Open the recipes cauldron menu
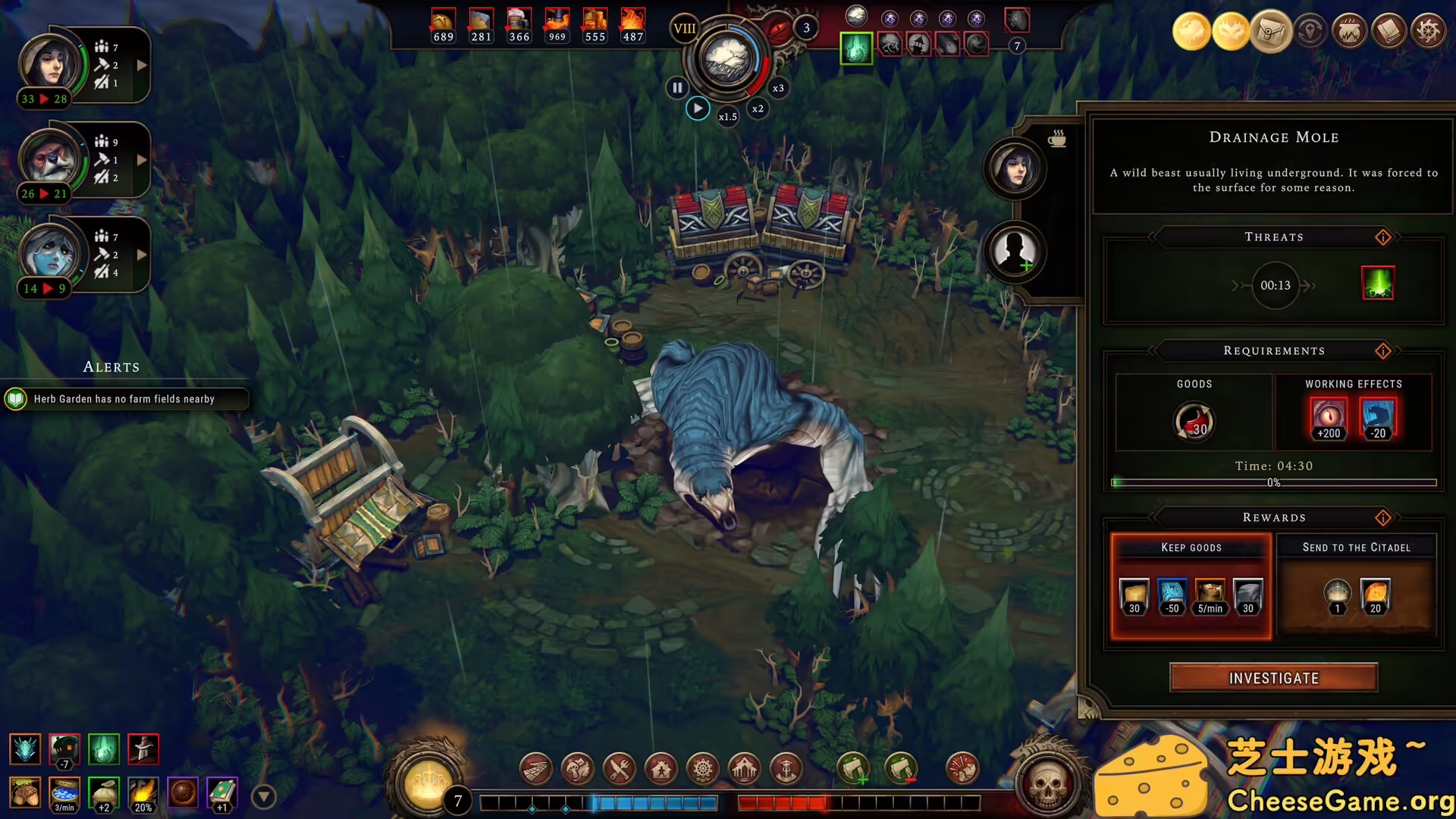Viewport: 1456px width, 819px height. click(1349, 32)
